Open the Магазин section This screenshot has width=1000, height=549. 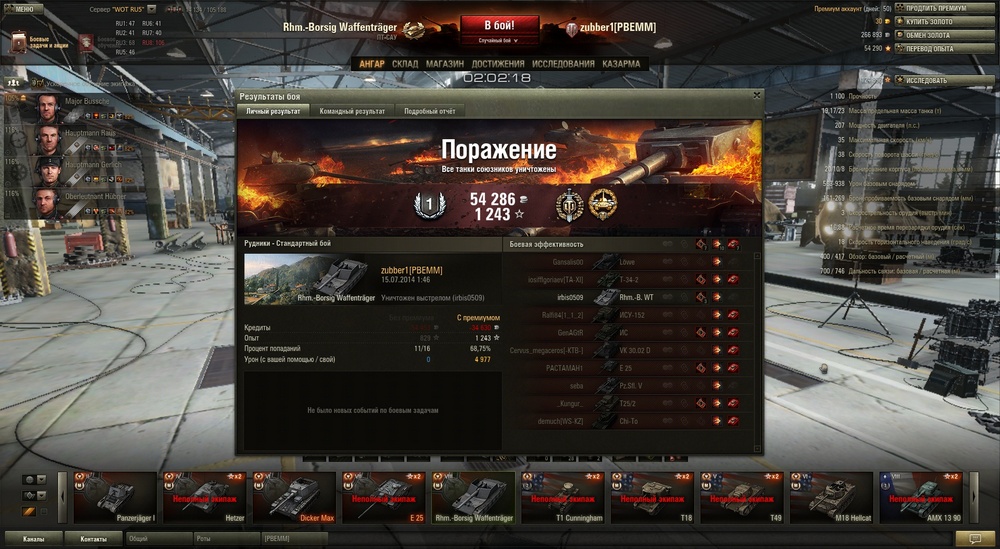[x=444, y=64]
